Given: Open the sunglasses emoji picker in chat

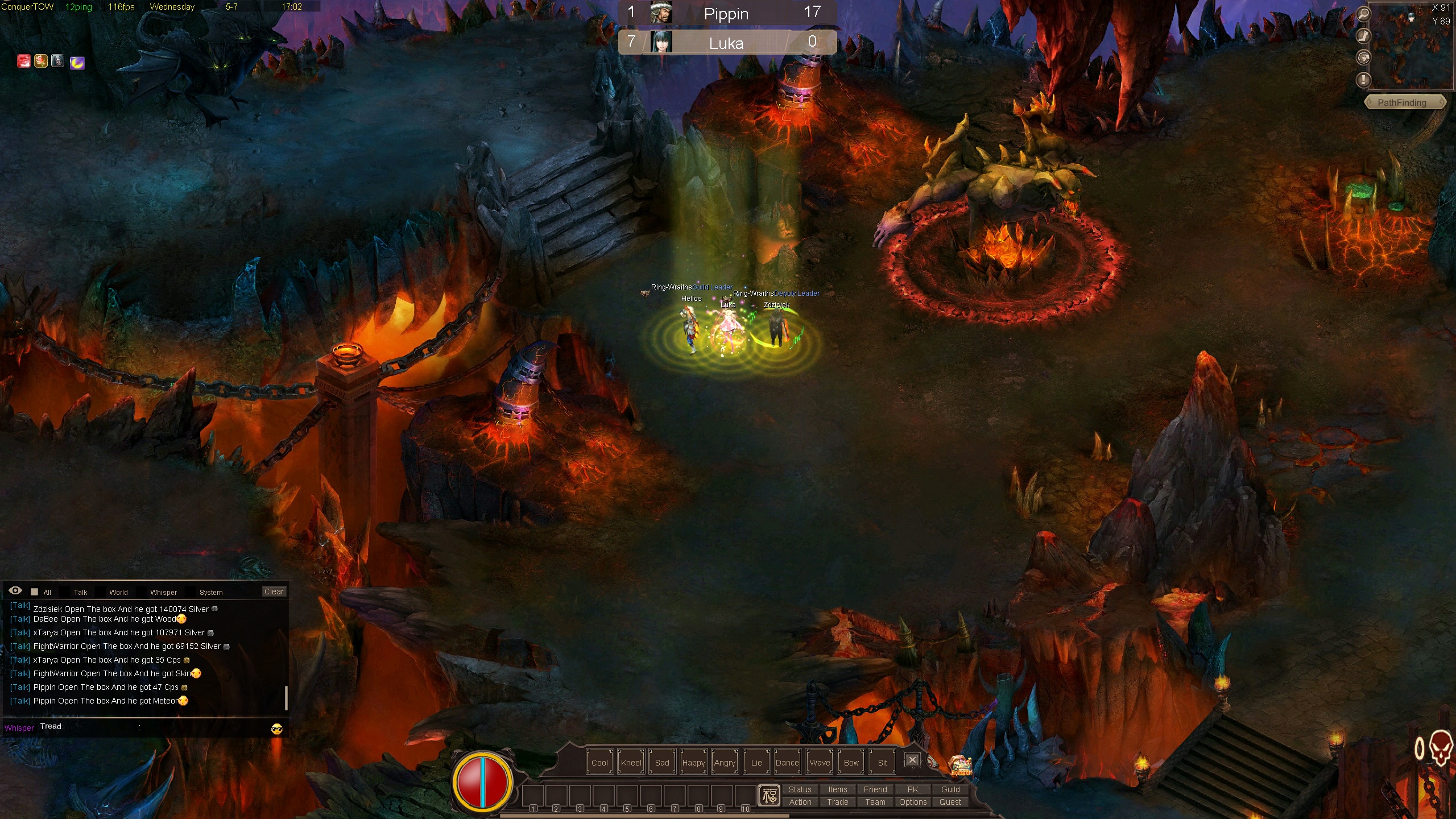Looking at the screenshot, I should point(277,729).
